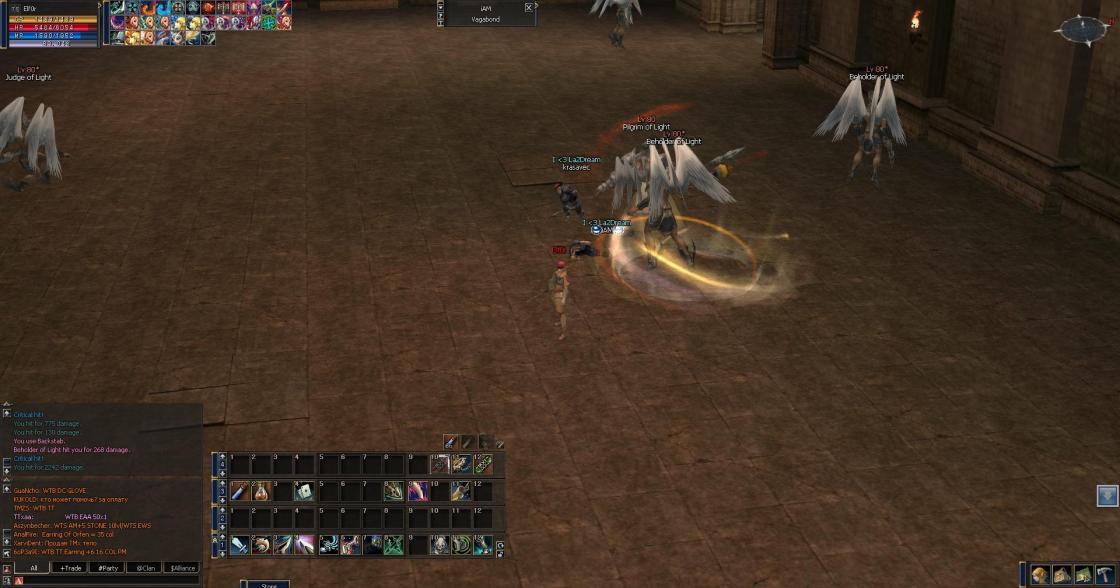Activate the green chain-link skill
The image size is (1120, 588).
[483, 464]
